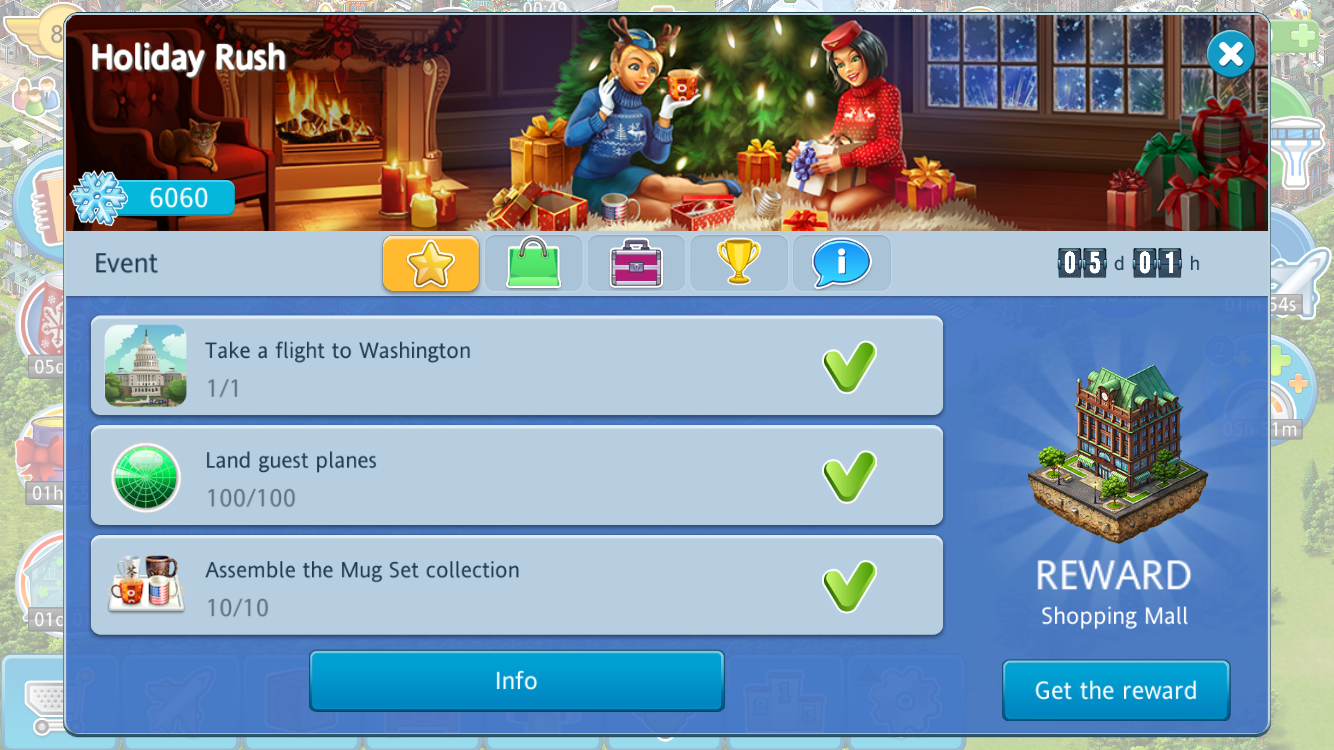Open the blue info bubble tab
1334x750 pixels.
pyautogui.click(x=841, y=264)
